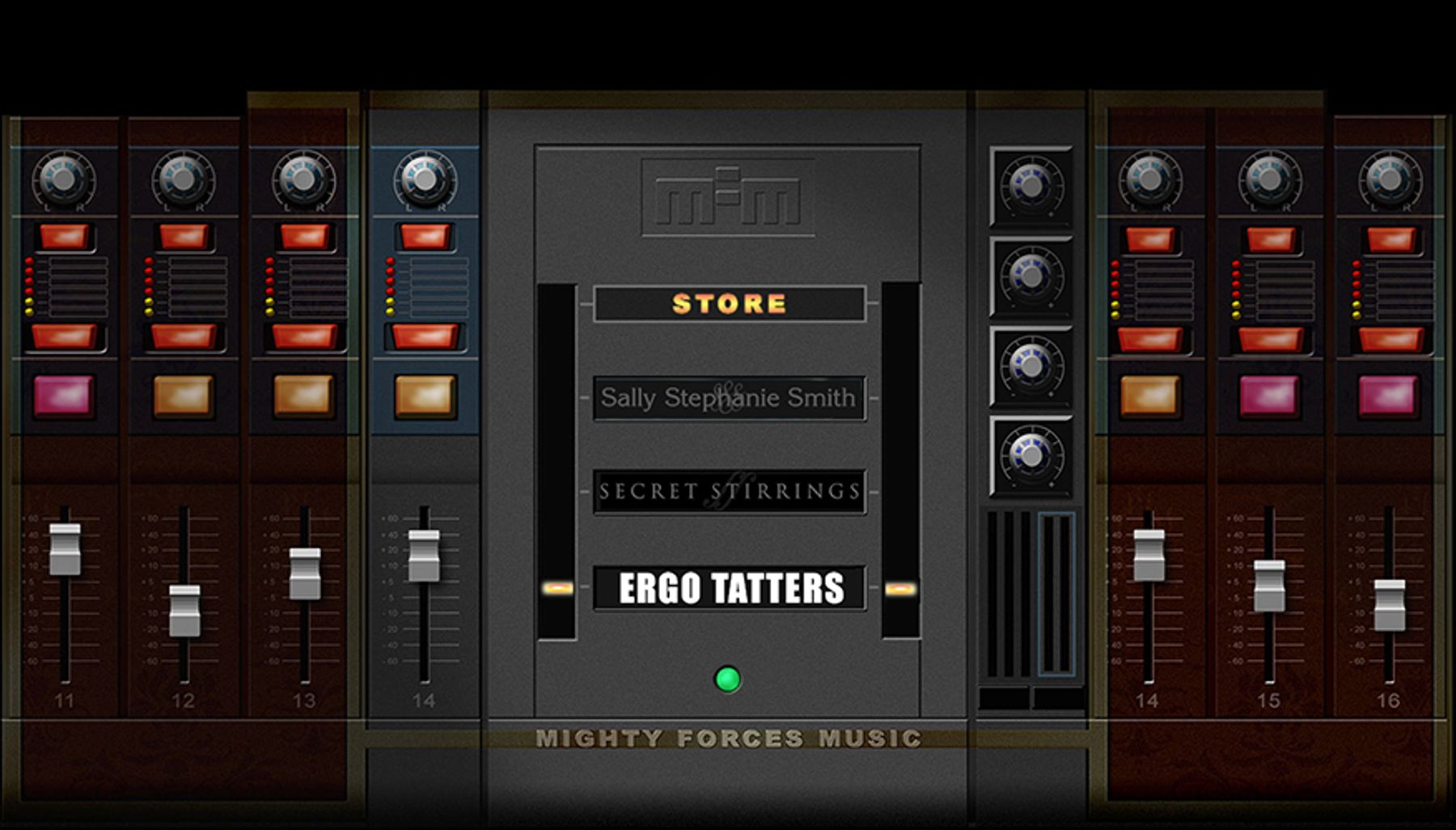Toggle the orange square button on channel 12
This screenshot has width=1456, height=830.
click(184, 396)
